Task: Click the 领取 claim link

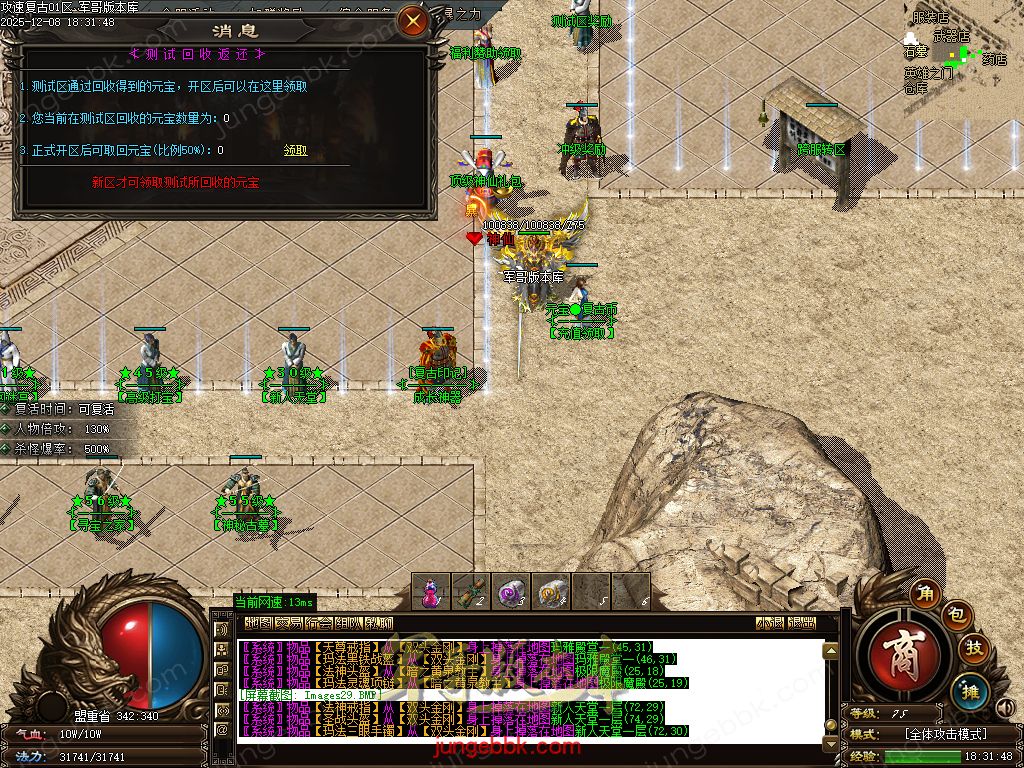Action: point(295,150)
